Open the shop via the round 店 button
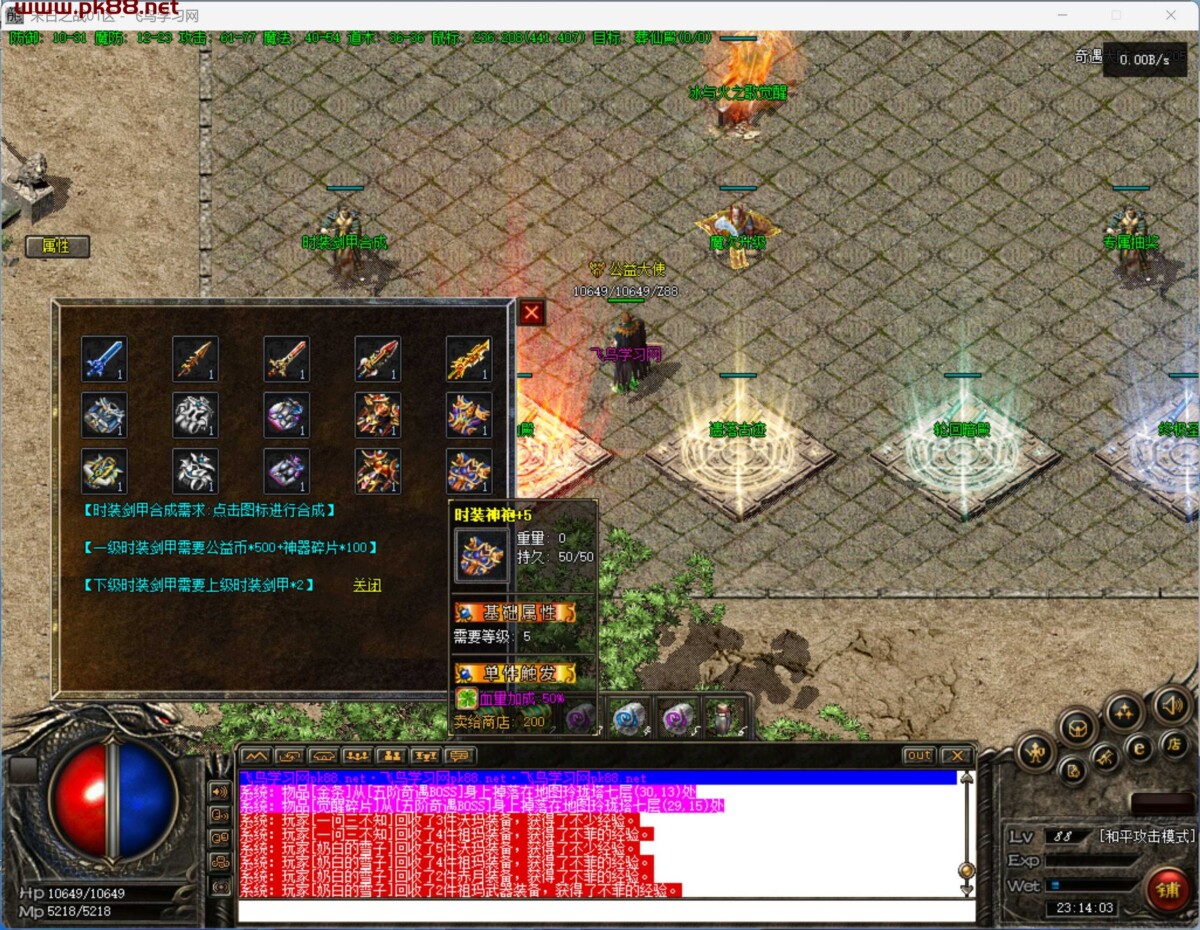1200x930 pixels. (x=1174, y=743)
